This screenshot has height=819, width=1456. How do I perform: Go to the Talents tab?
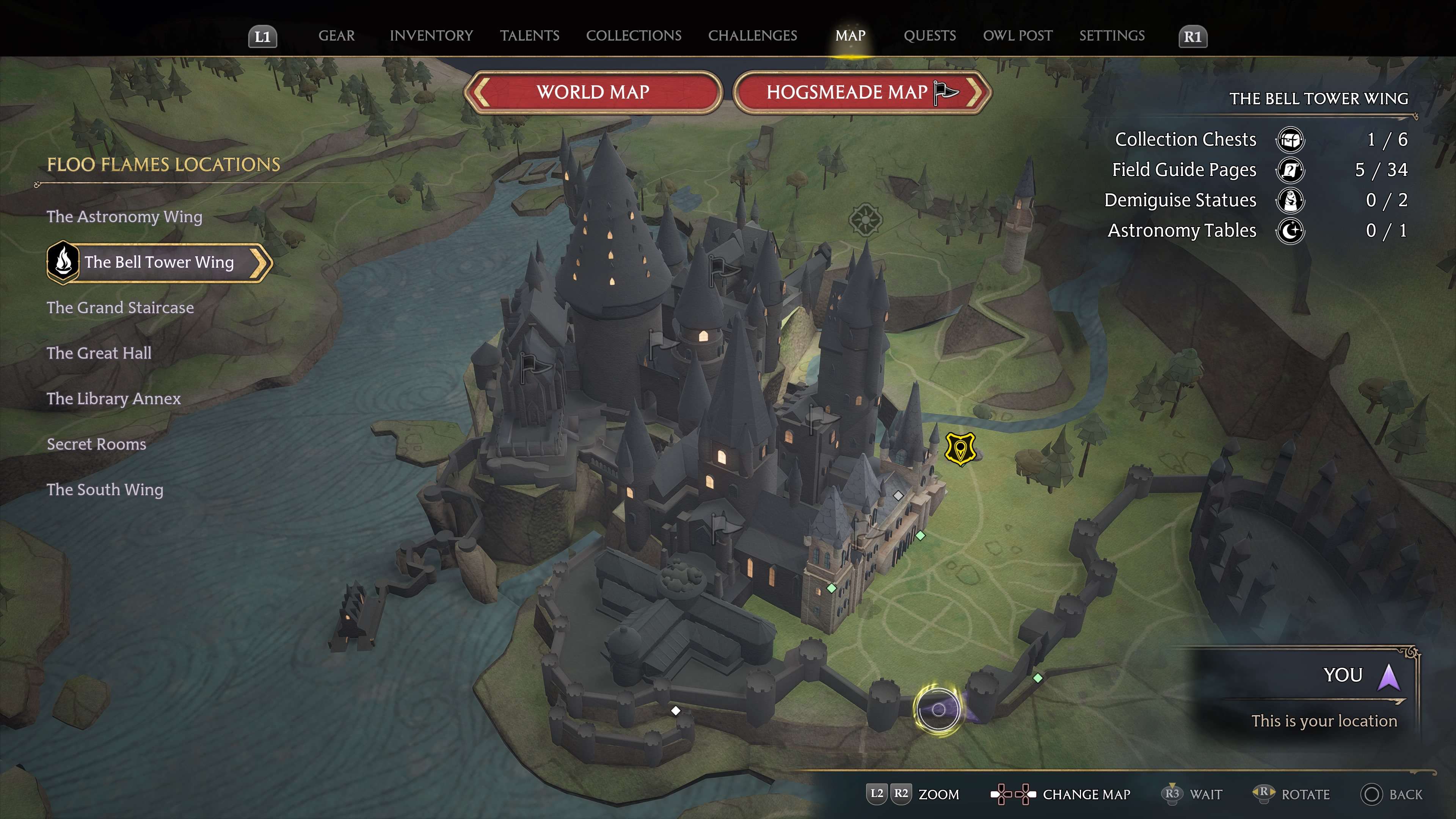tap(530, 36)
